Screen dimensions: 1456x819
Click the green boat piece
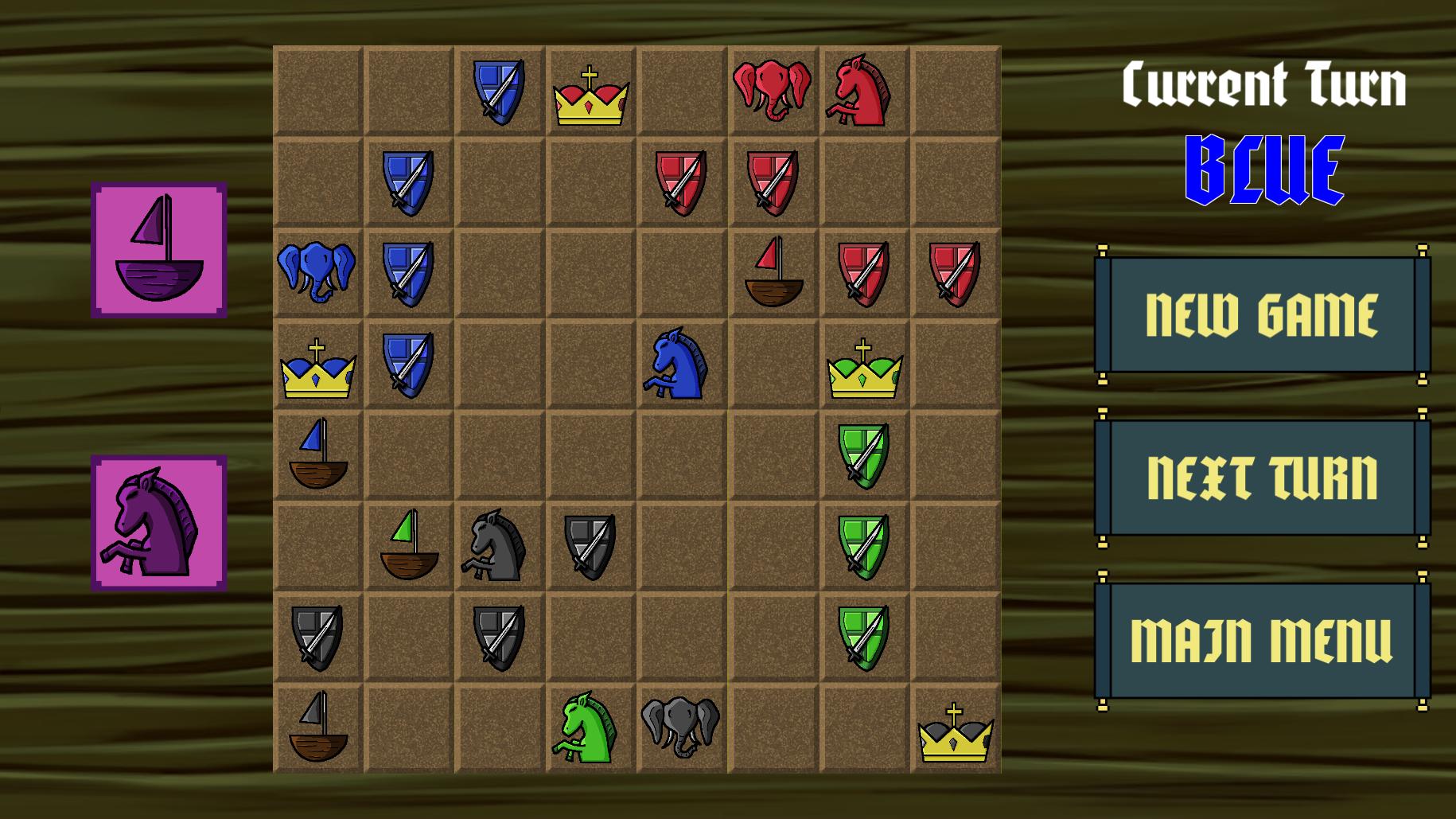pyautogui.click(x=409, y=545)
